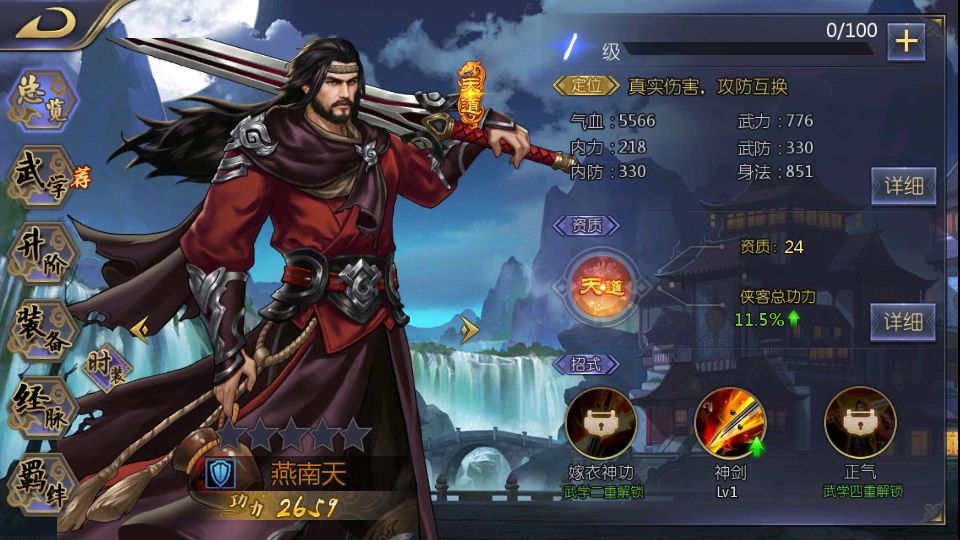Tap the blue shield icon by 燕南天
Viewport: 960px width, 540px height.
pyautogui.click(x=220, y=474)
